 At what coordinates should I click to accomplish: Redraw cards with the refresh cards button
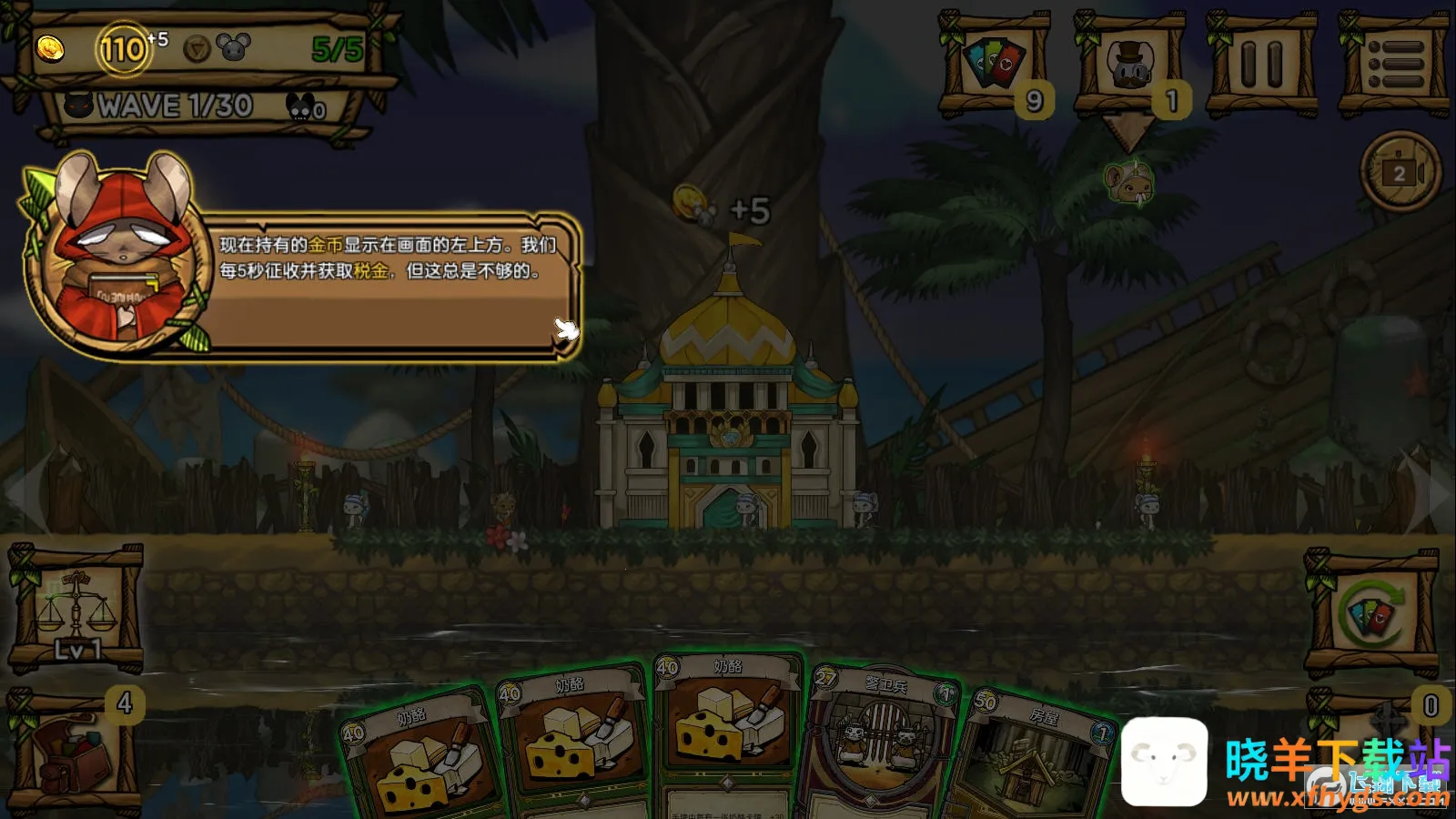(x=1372, y=613)
